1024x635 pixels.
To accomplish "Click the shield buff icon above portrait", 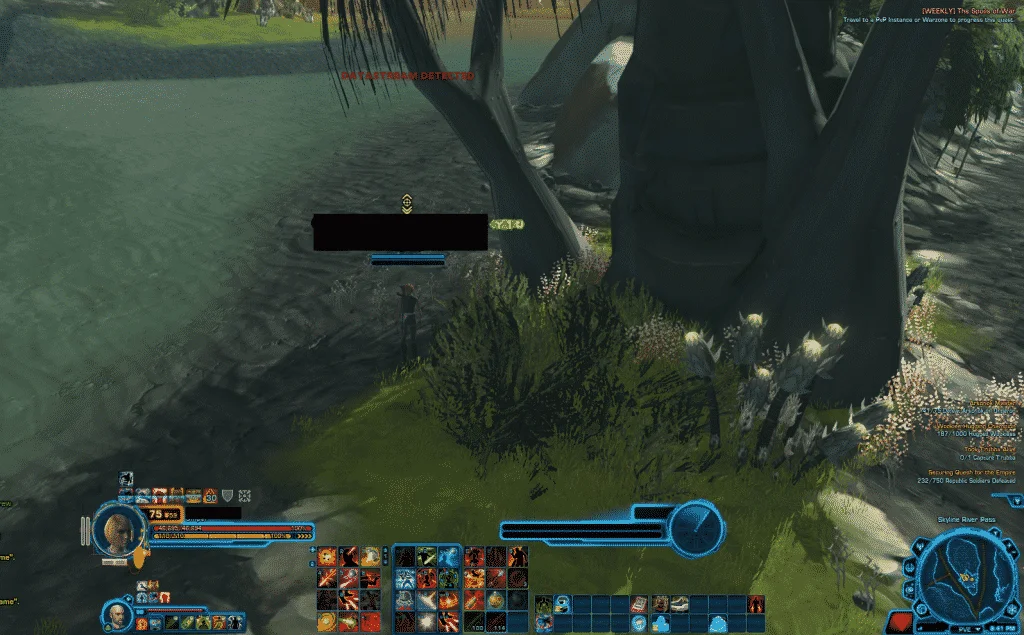I will 227,495.
